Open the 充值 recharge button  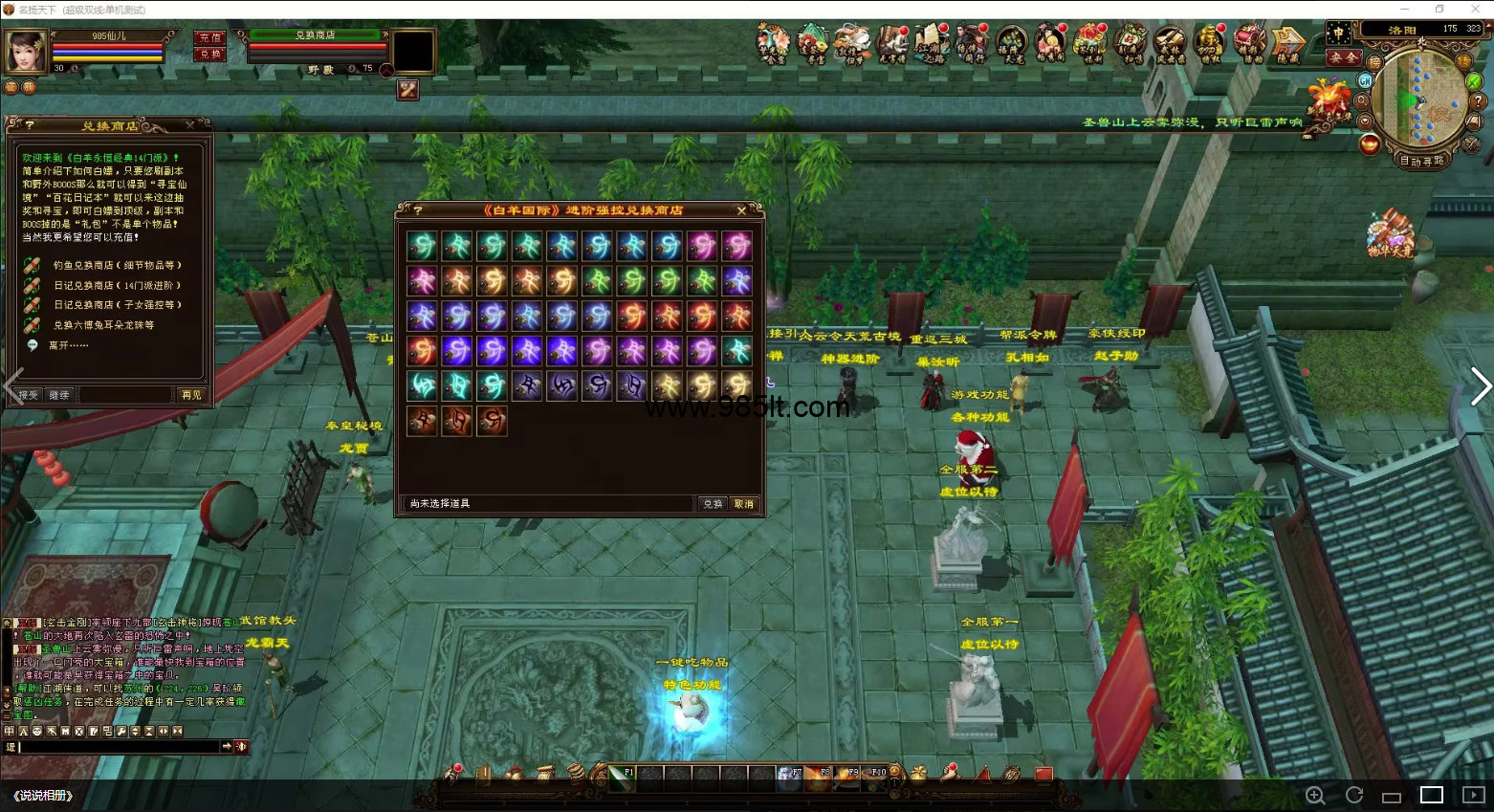pos(209,38)
